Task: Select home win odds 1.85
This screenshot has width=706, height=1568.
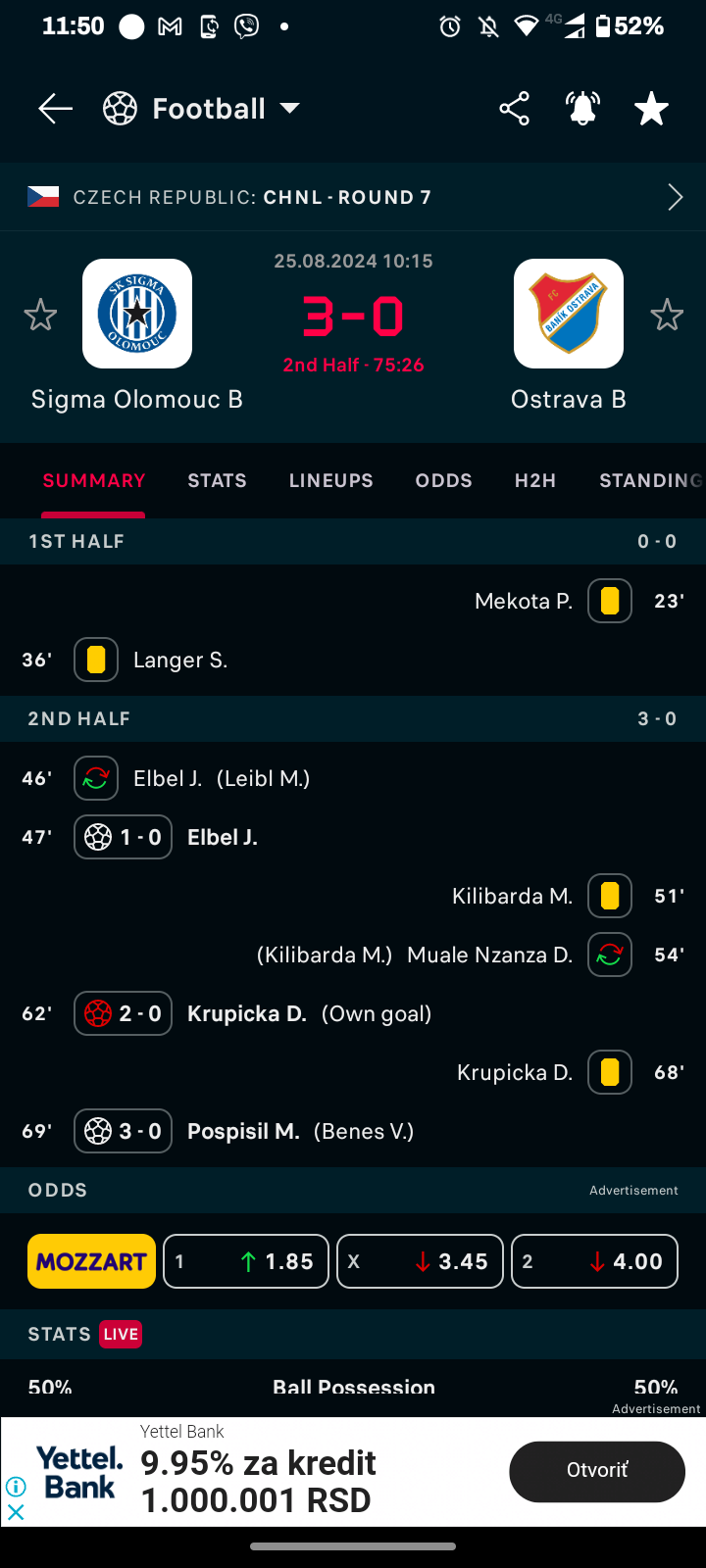Action: [246, 1261]
